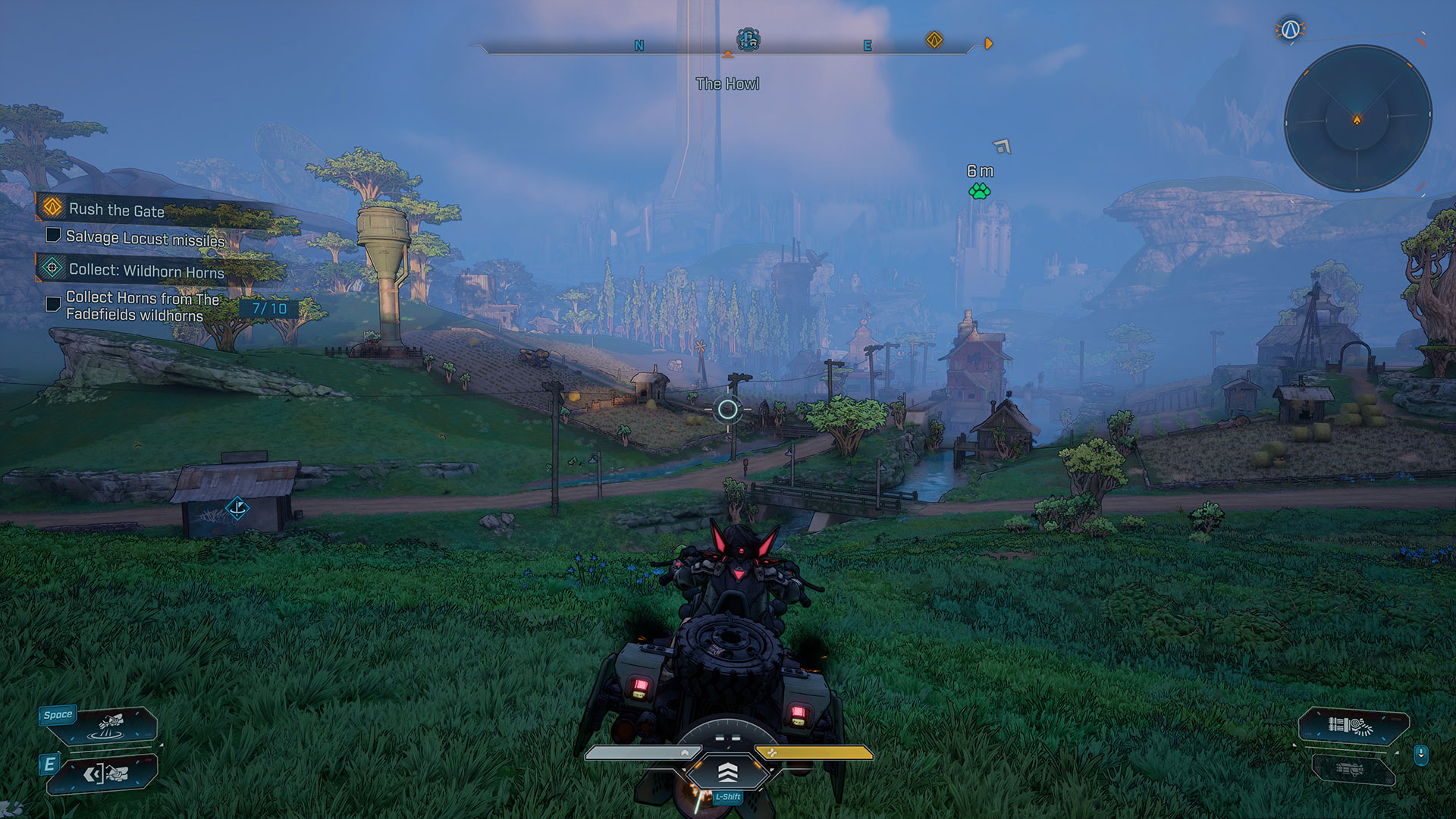The width and height of the screenshot is (1456, 819).
Task: Activate the vehicle boost chevron icon
Action: tap(727, 773)
